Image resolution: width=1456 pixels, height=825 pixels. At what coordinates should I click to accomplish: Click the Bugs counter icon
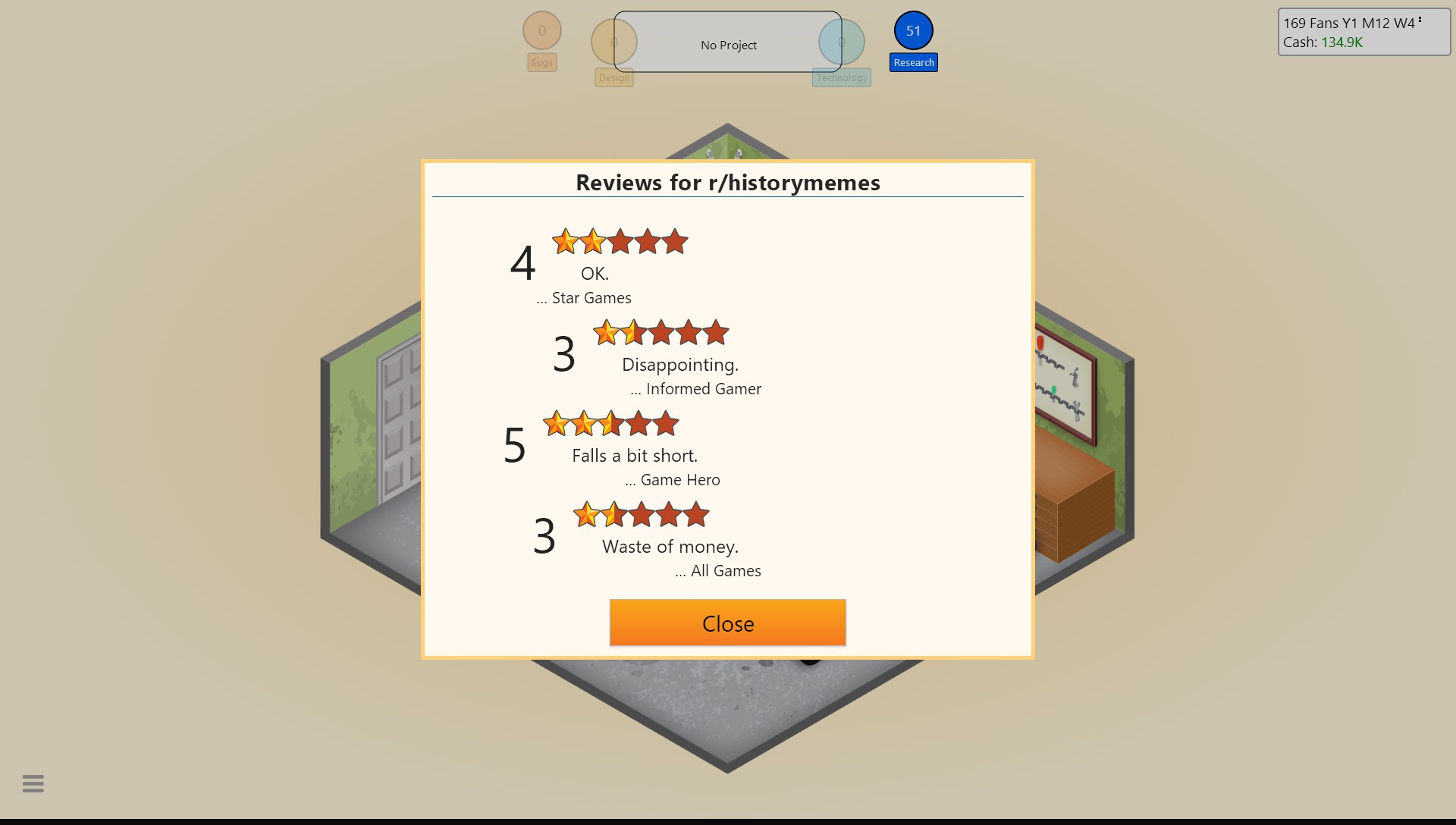point(541,30)
